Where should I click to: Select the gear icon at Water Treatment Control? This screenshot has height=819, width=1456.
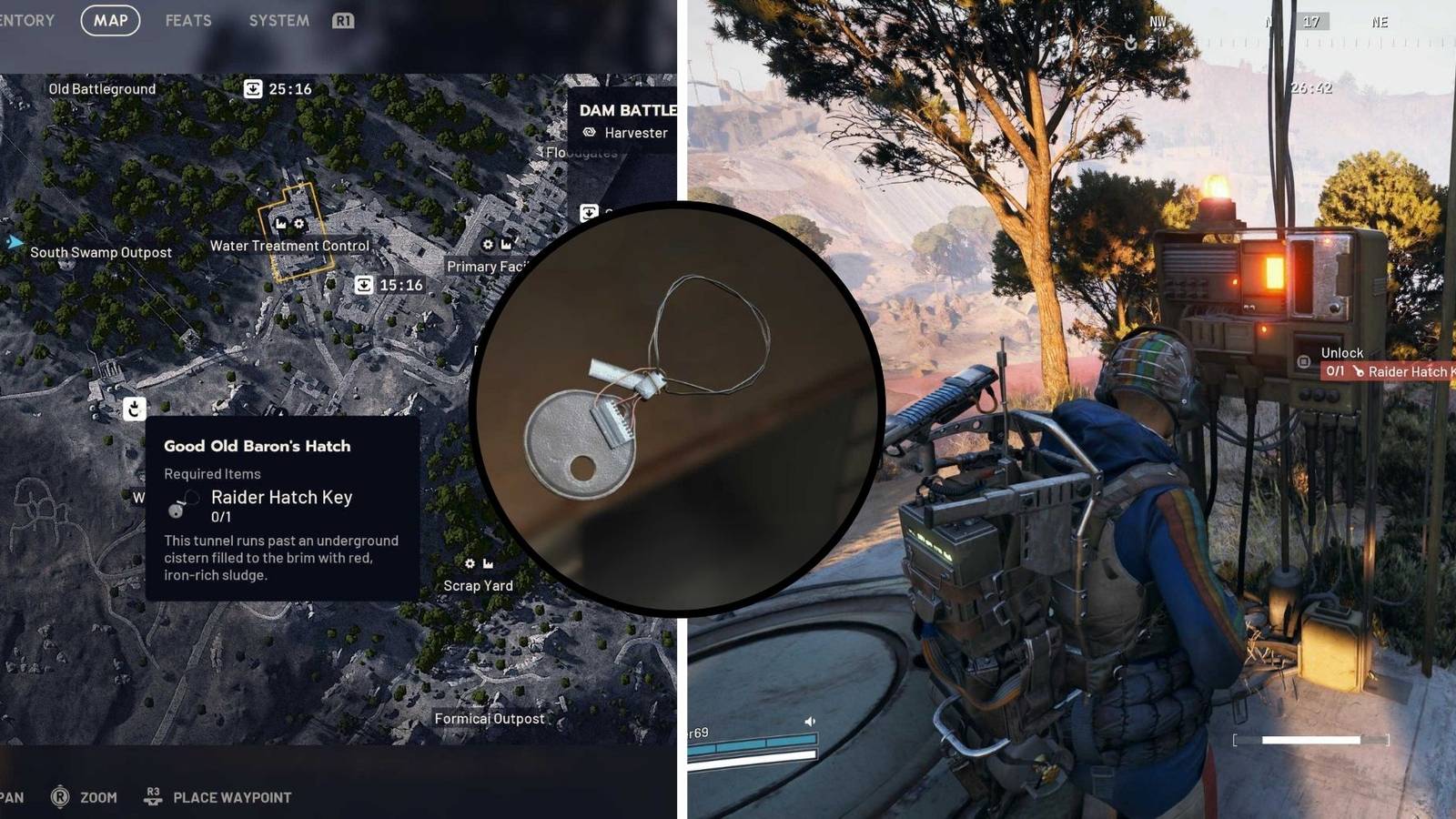point(299,223)
